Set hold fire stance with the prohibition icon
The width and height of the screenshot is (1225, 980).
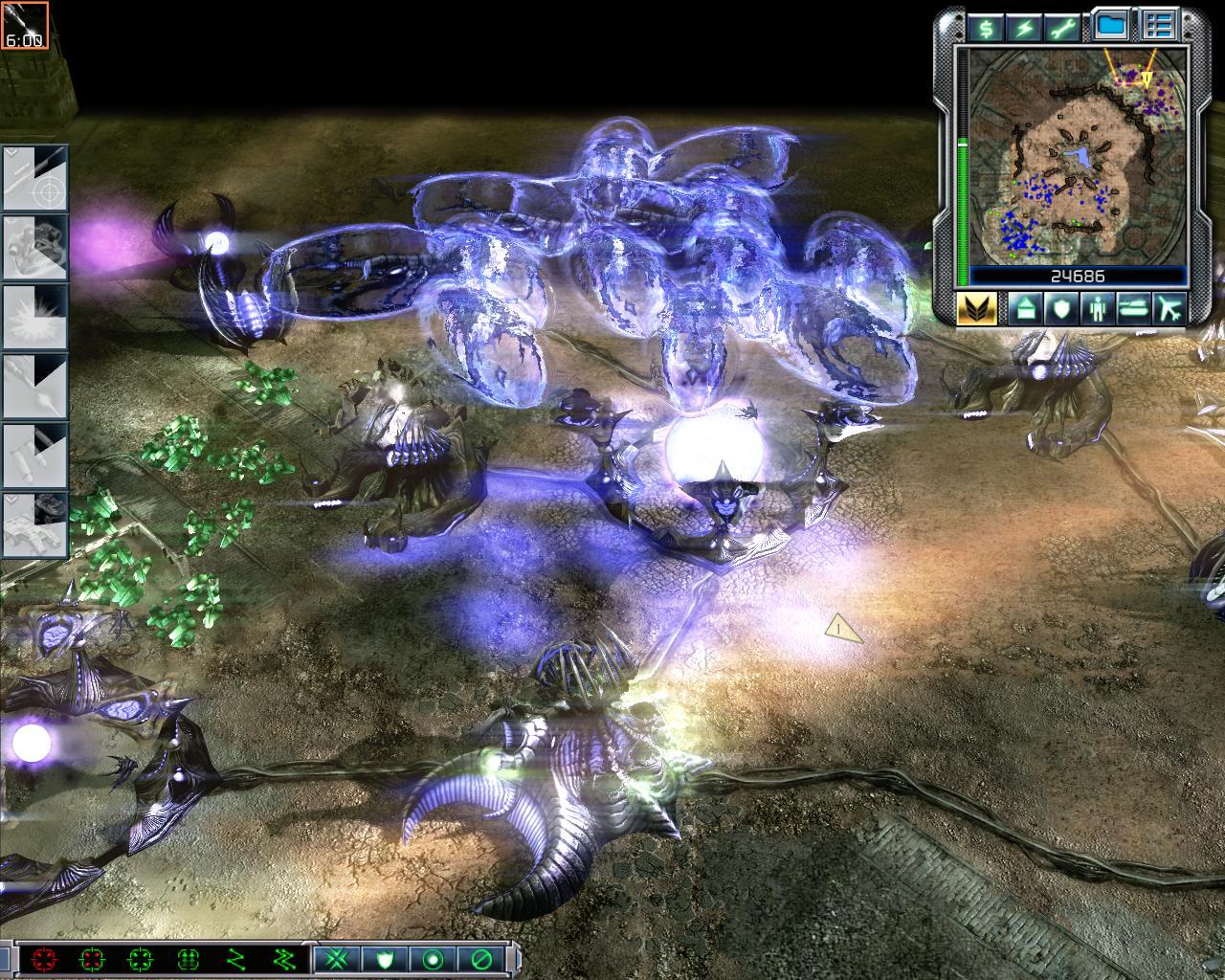pos(481,958)
